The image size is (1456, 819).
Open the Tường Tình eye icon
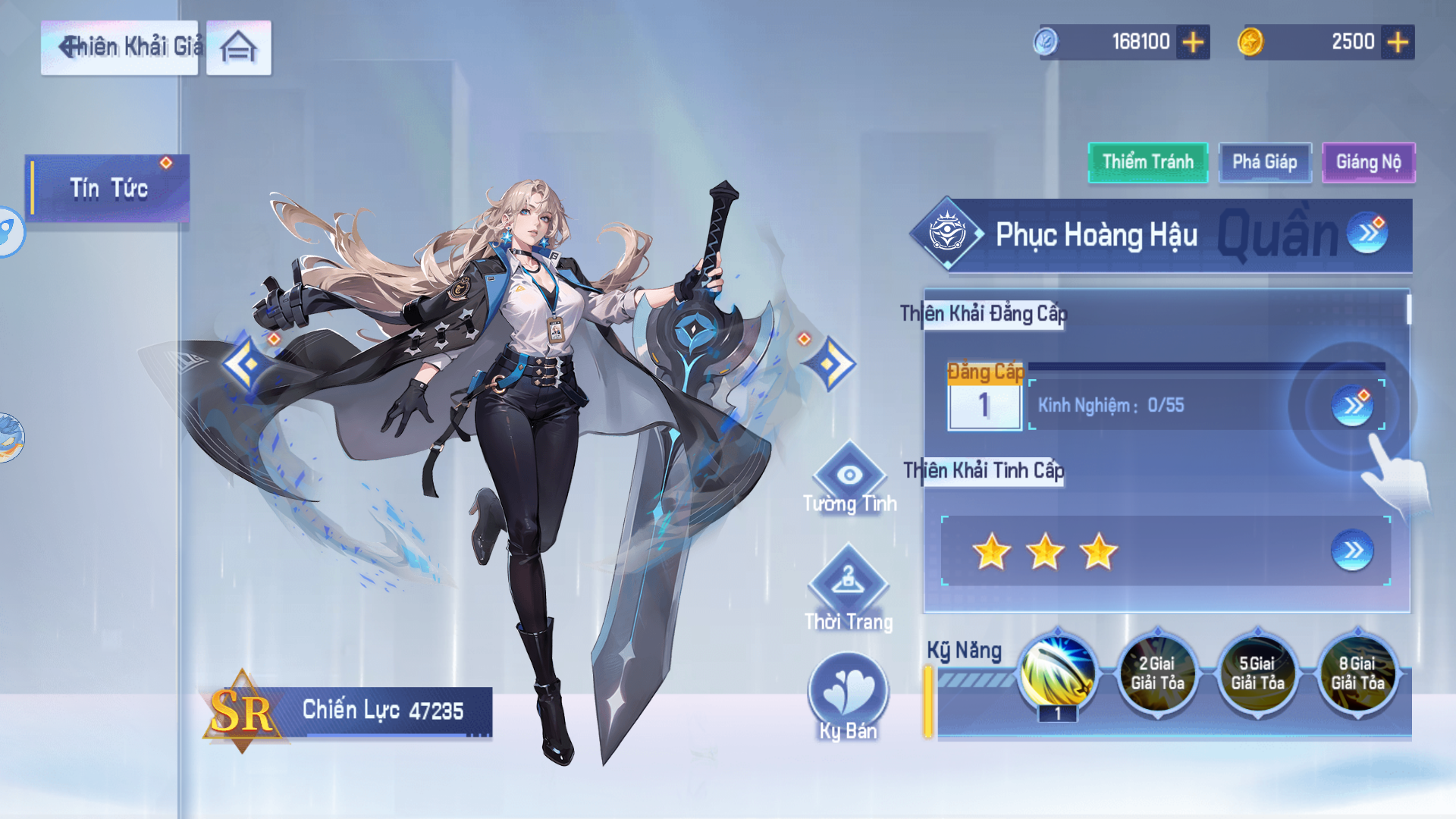(x=851, y=476)
